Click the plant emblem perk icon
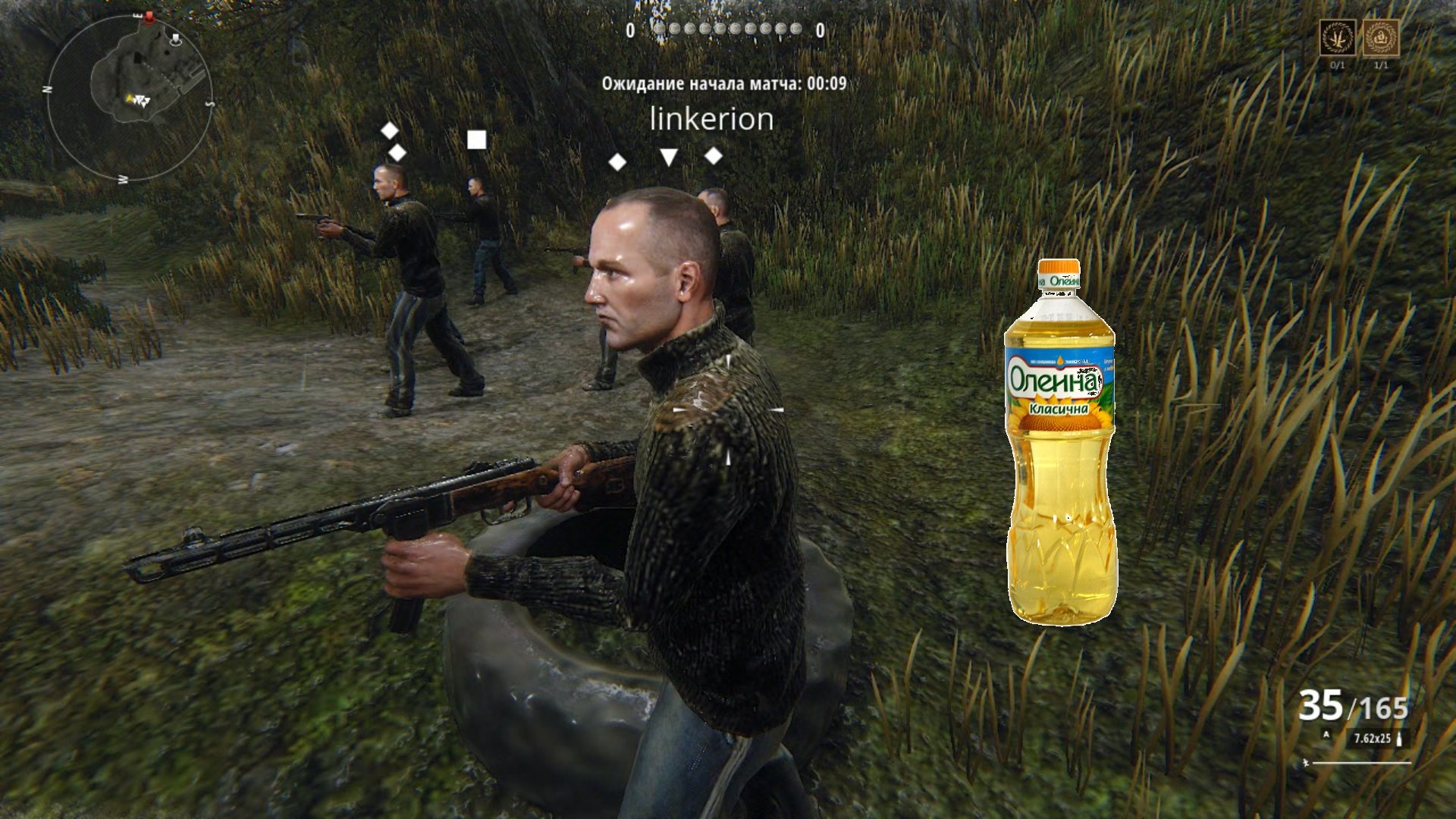Screen dimensions: 1456x819 pos(1338,37)
